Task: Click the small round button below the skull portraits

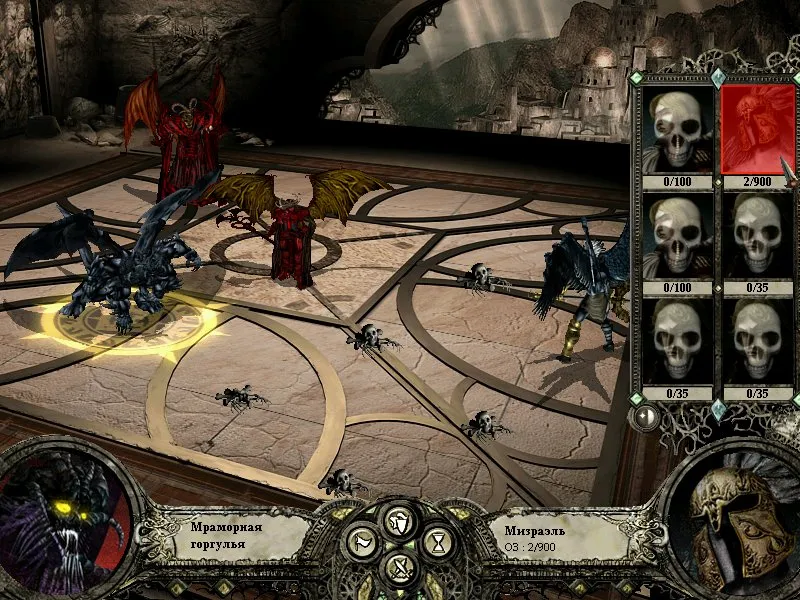Action: pos(647,416)
